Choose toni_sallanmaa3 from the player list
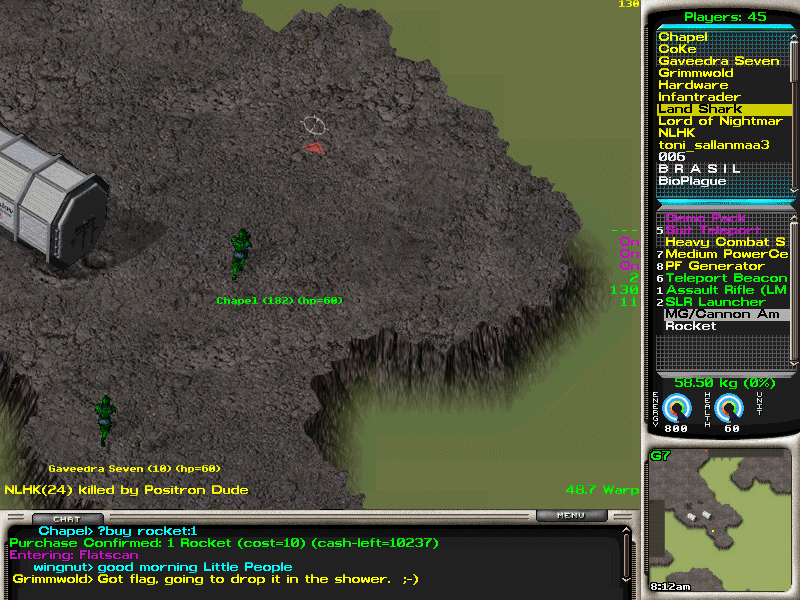The height and width of the screenshot is (600, 800). 713,145
